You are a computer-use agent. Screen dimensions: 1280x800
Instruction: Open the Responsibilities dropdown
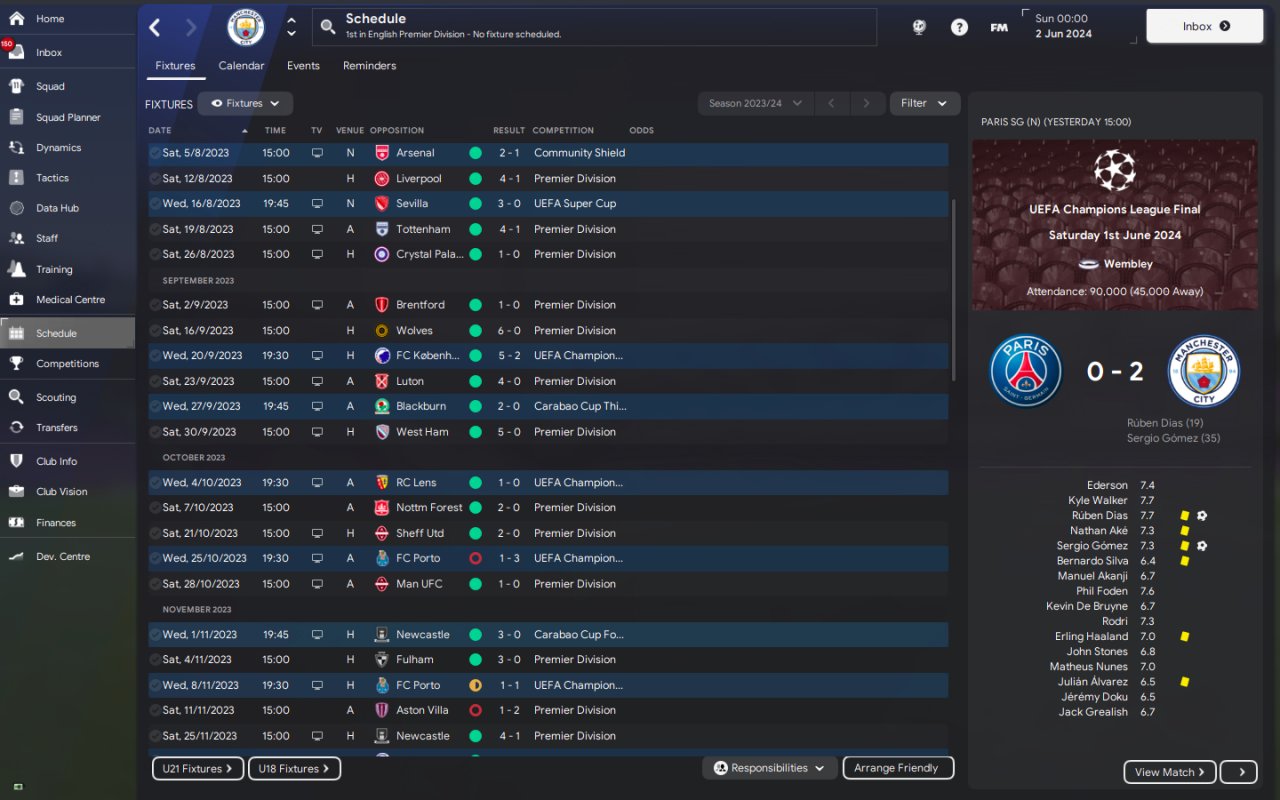pos(769,768)
